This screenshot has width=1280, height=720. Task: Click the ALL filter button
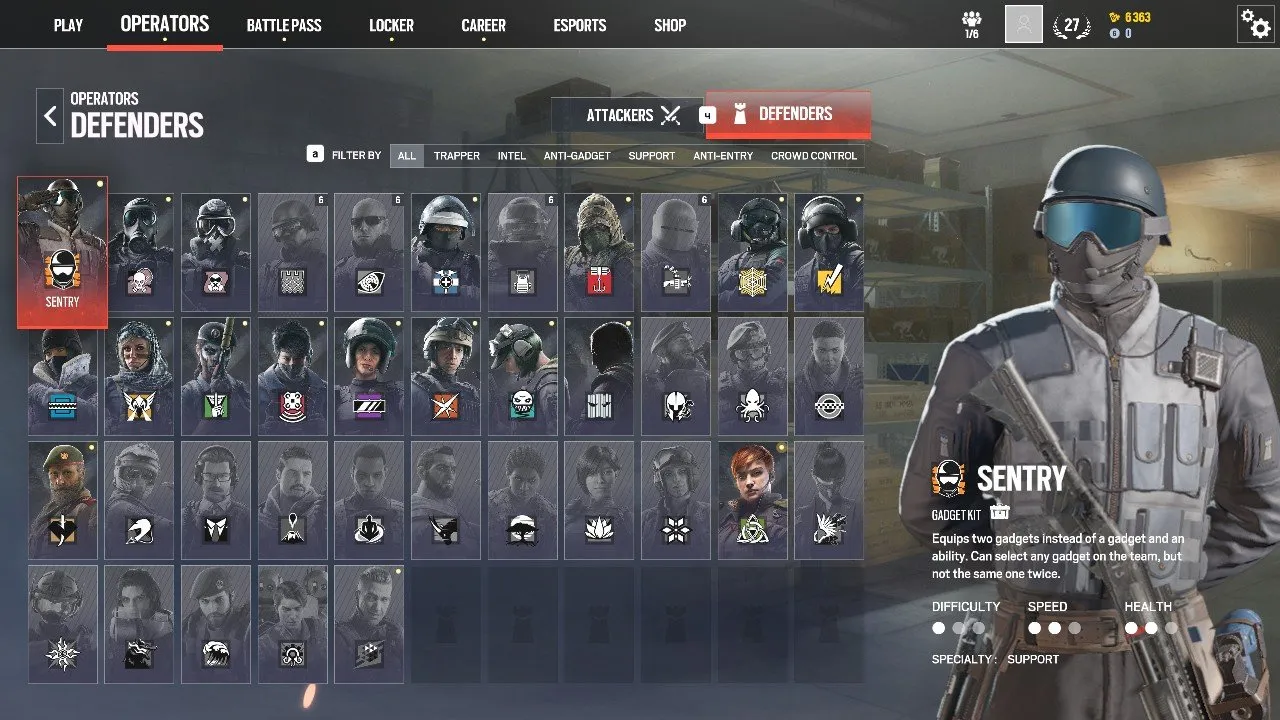(406, 156)
